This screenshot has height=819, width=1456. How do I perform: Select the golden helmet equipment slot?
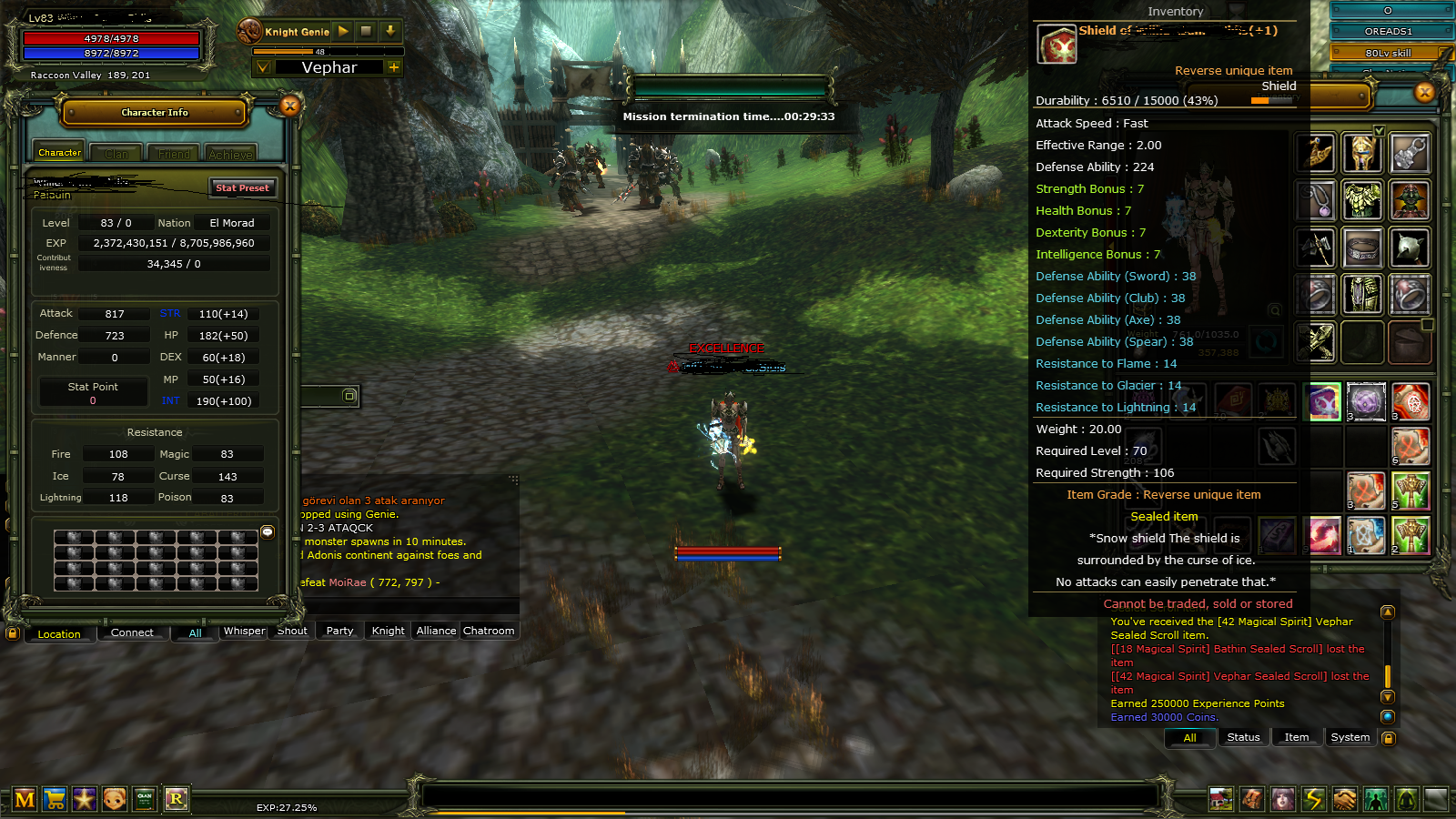pyautogui.click(x=1361, y=153)
